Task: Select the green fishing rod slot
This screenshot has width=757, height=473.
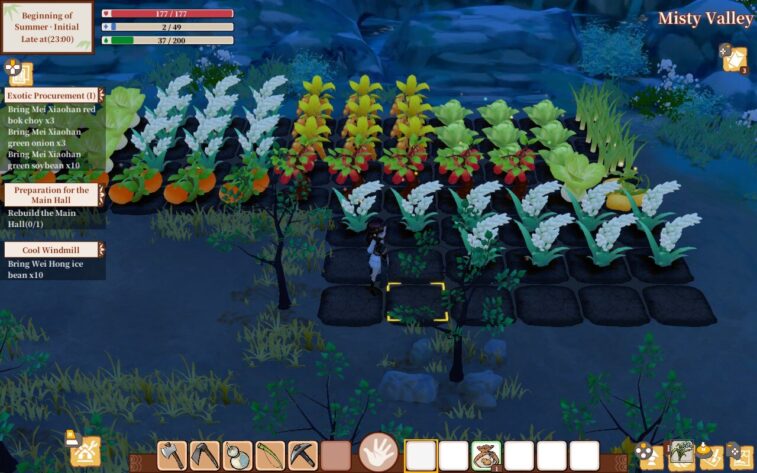Action: [270, 456]
